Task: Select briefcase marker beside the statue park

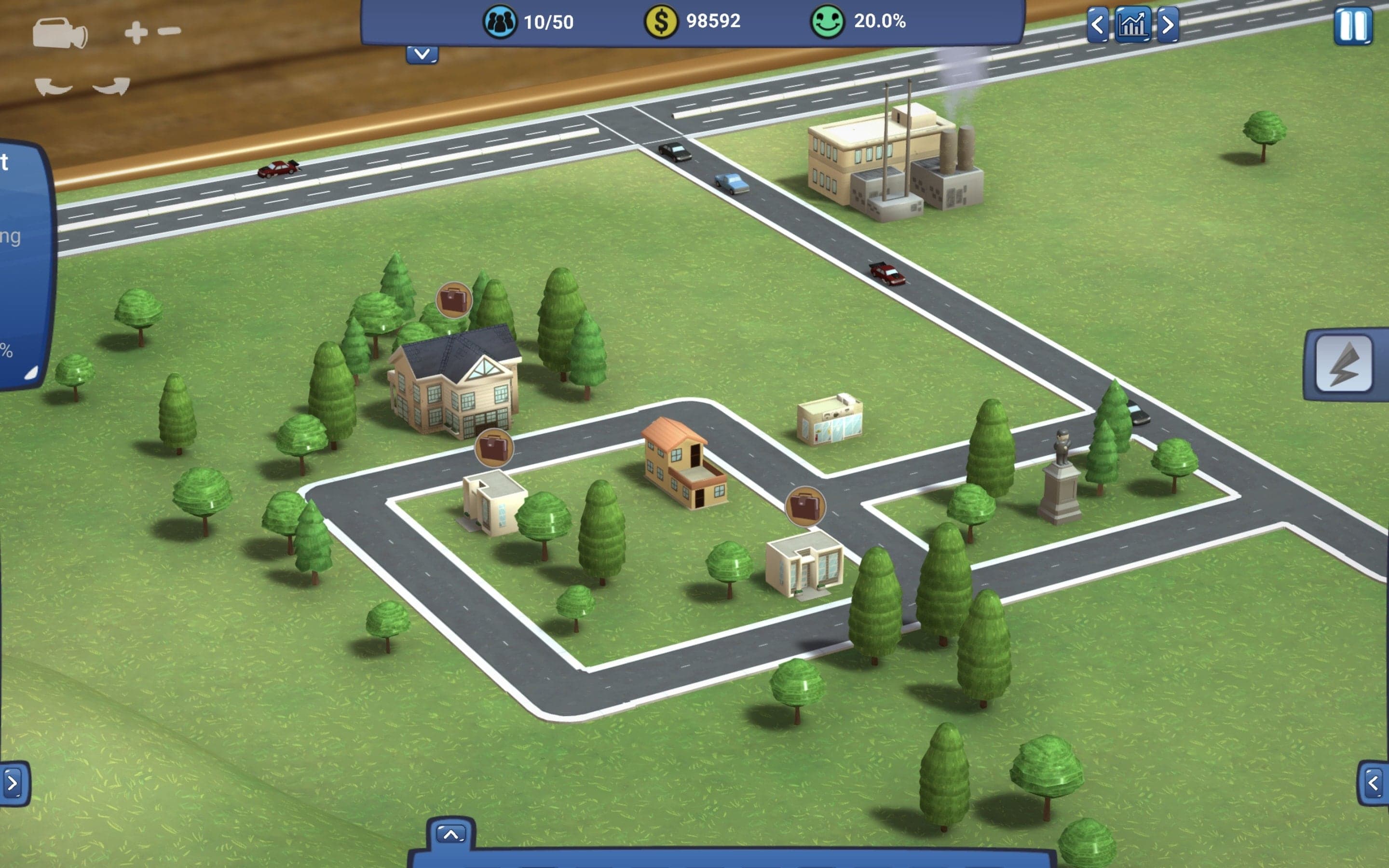Action: pyautogui.click(x=804, y=506)
